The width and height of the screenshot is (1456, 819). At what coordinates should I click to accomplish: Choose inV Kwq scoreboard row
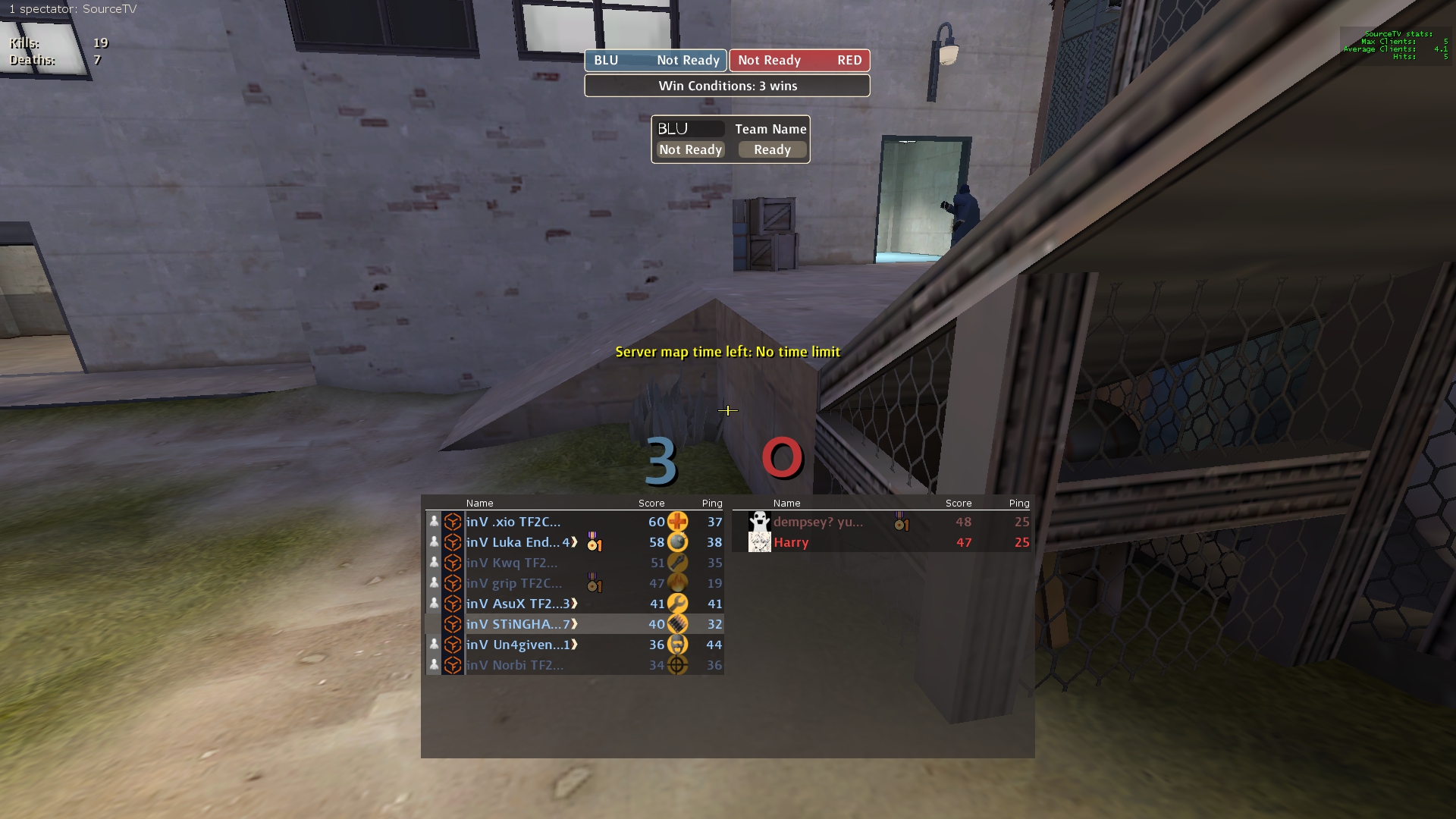coord(512,563)
